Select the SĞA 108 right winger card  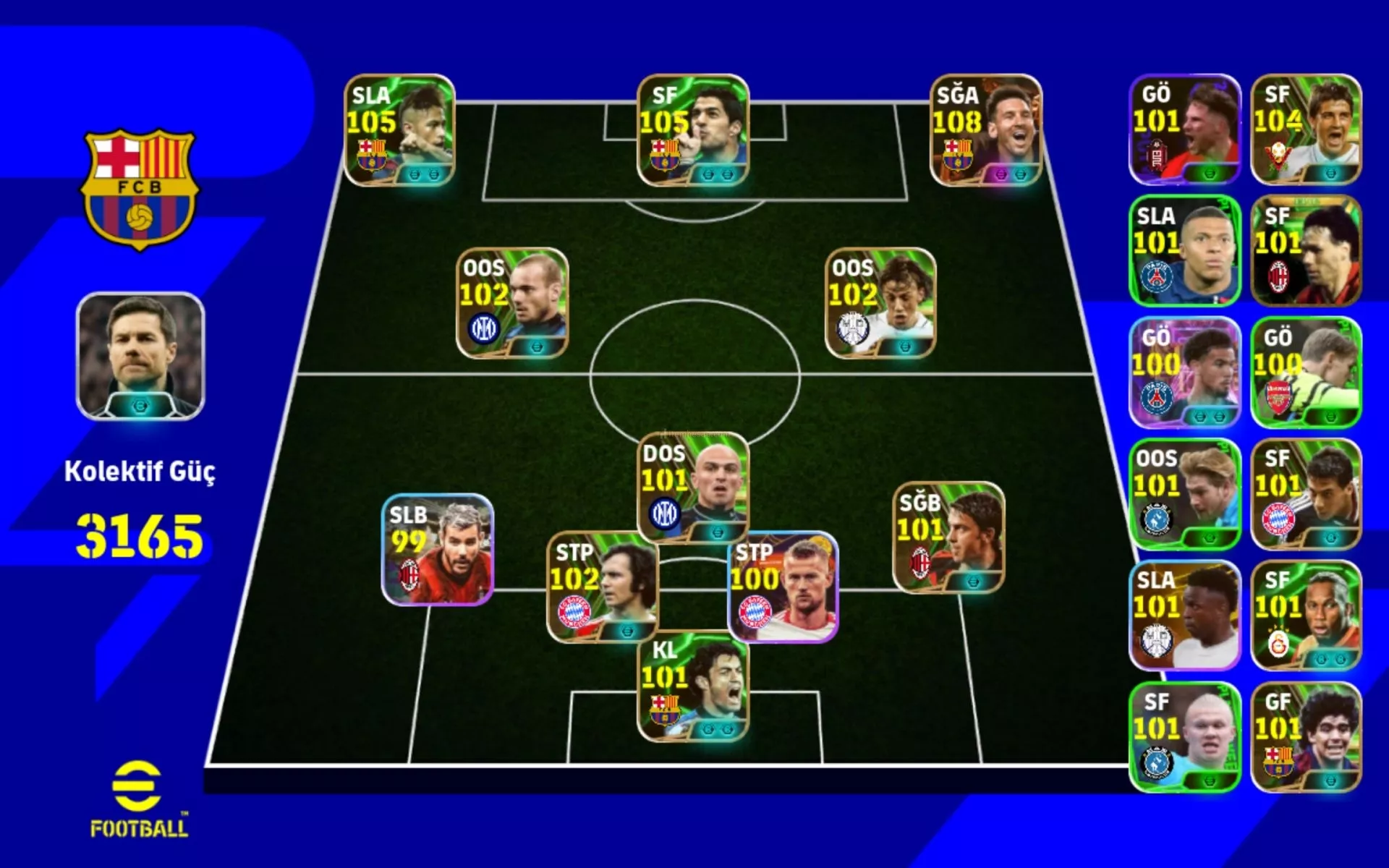pos(985,130)
